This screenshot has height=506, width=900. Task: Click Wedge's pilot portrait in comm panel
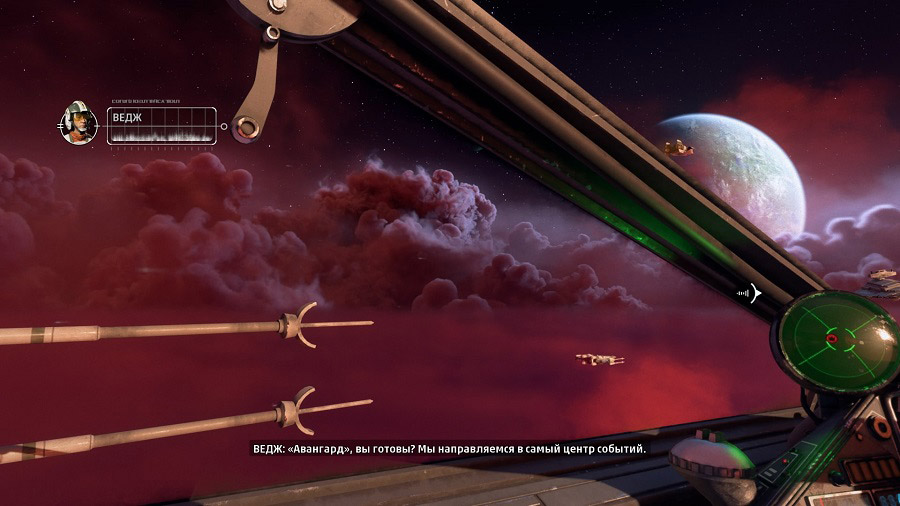click(x=79, y=124)
